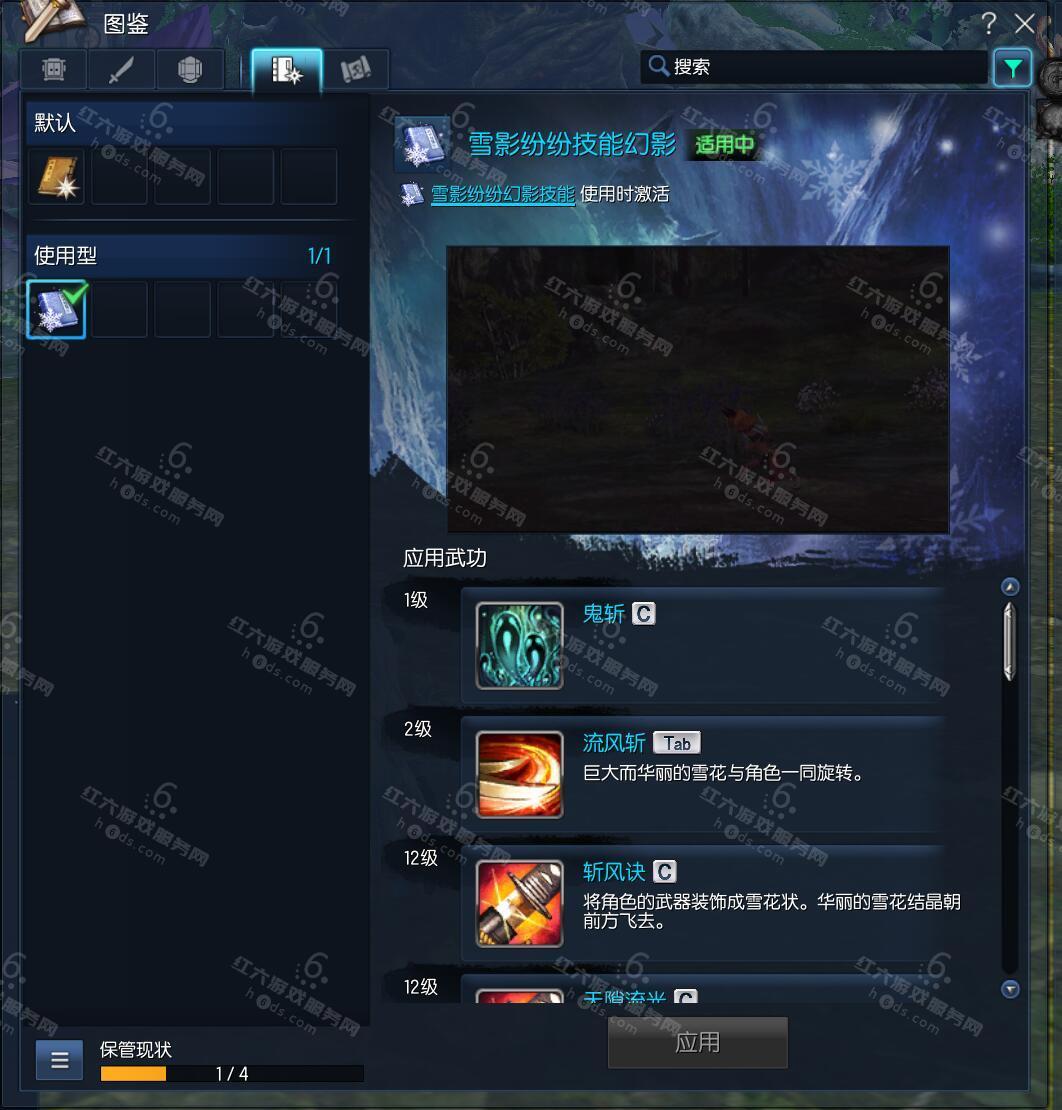Viewport: 1062px width, 1110px height.
Task: Click the 搜索 search box
Action: (815, 67)
